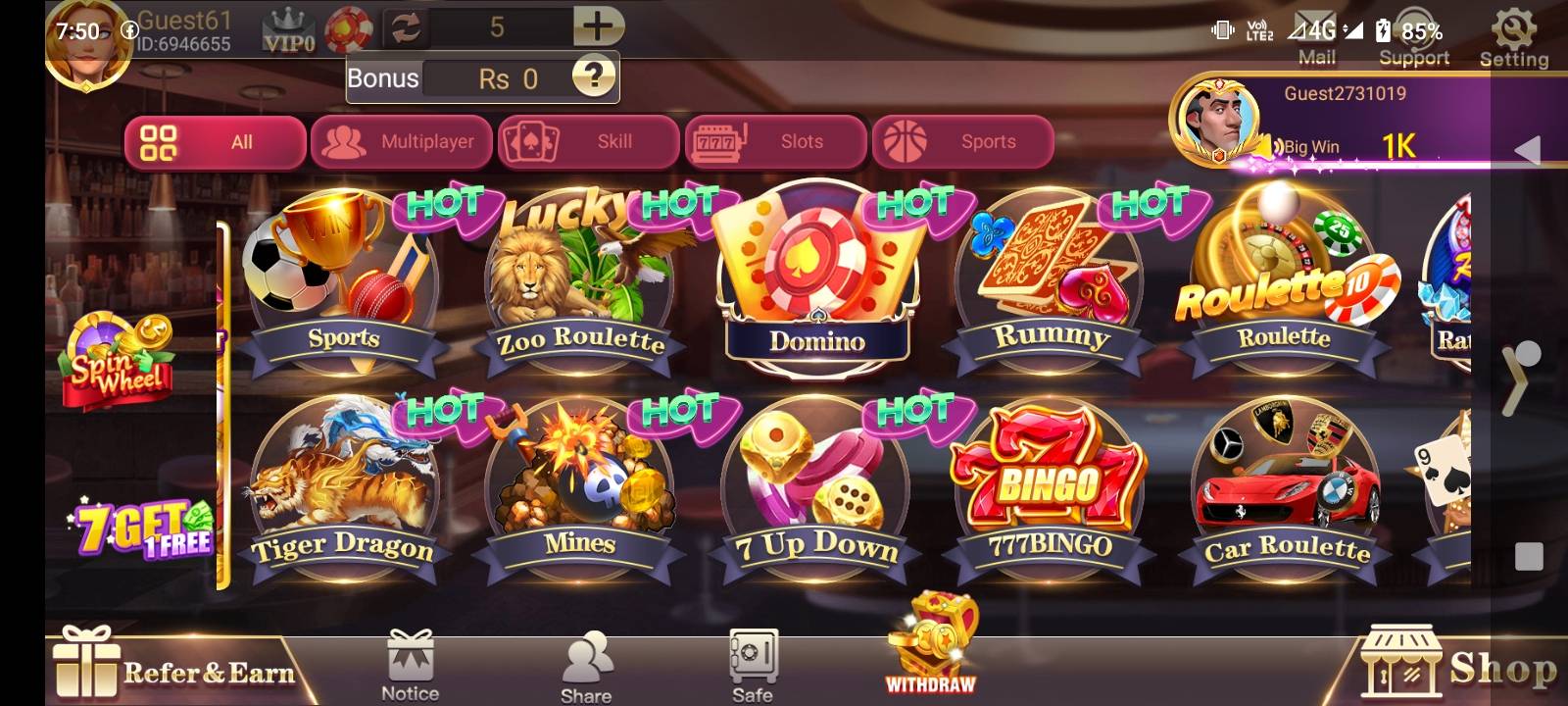
Task: Play the 7 Up Down dice game
Action: pos(813,480)
